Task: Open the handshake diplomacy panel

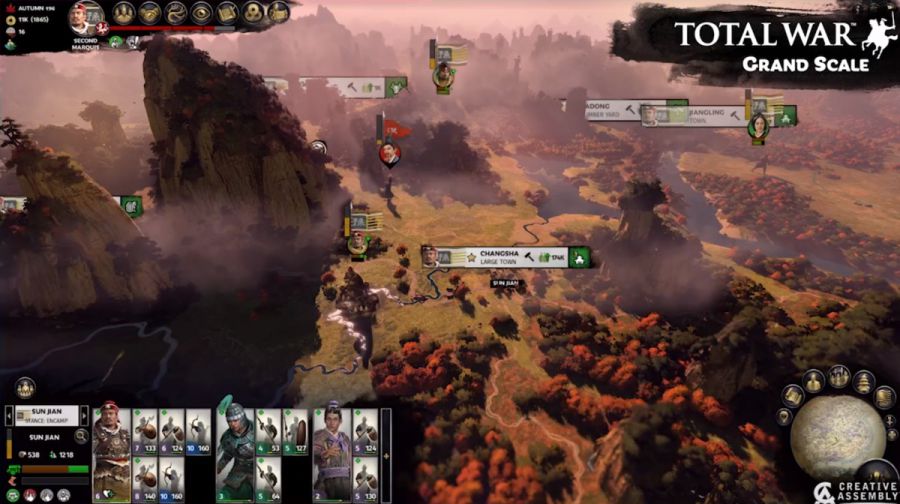Action: (x=150, y=12)
